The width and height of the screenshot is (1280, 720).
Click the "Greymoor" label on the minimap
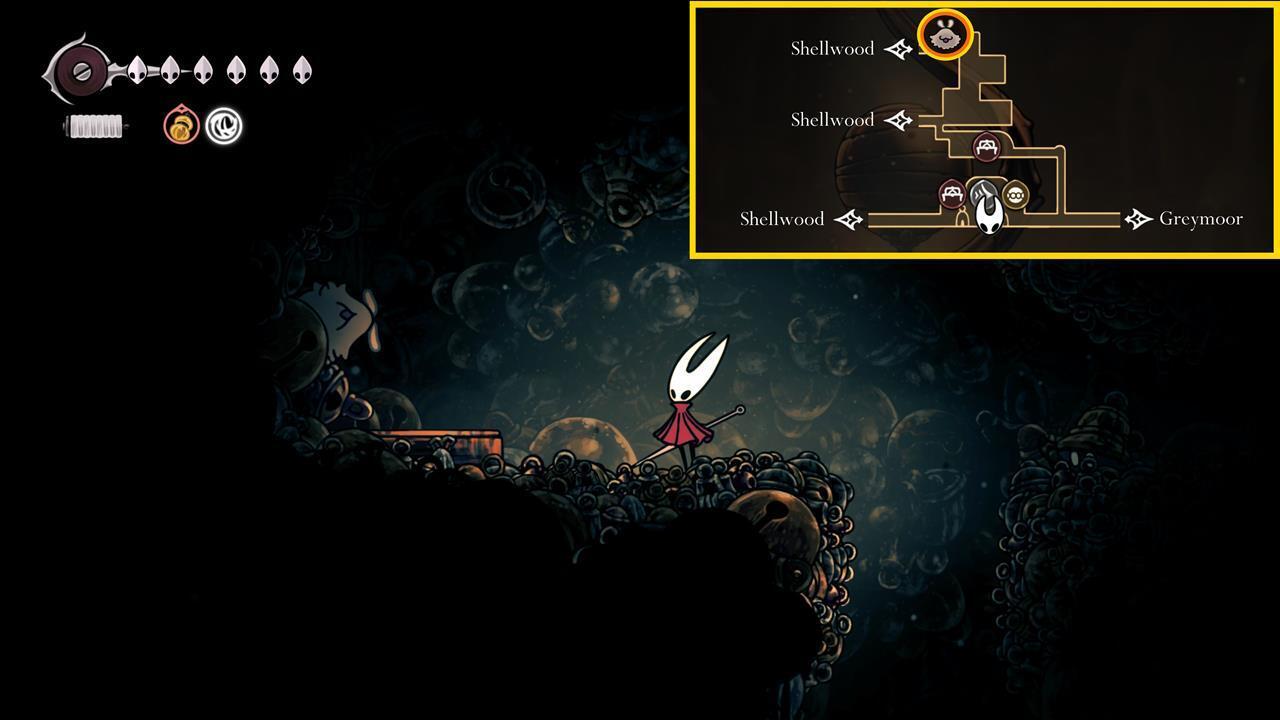[x=1200, y=218]
